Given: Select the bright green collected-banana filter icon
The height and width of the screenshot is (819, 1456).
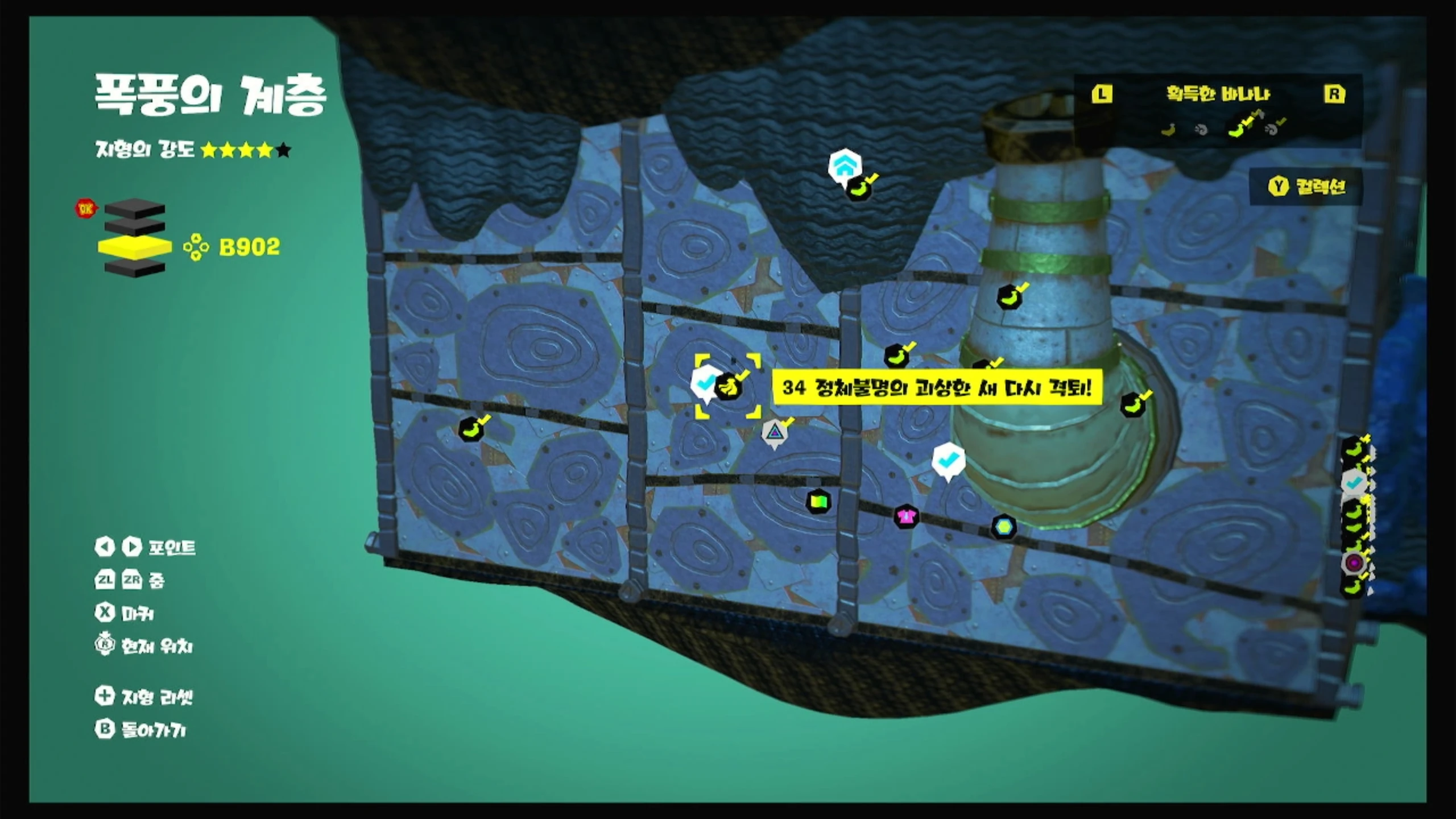Looking at the screenshot, I should pos(1238,130).
